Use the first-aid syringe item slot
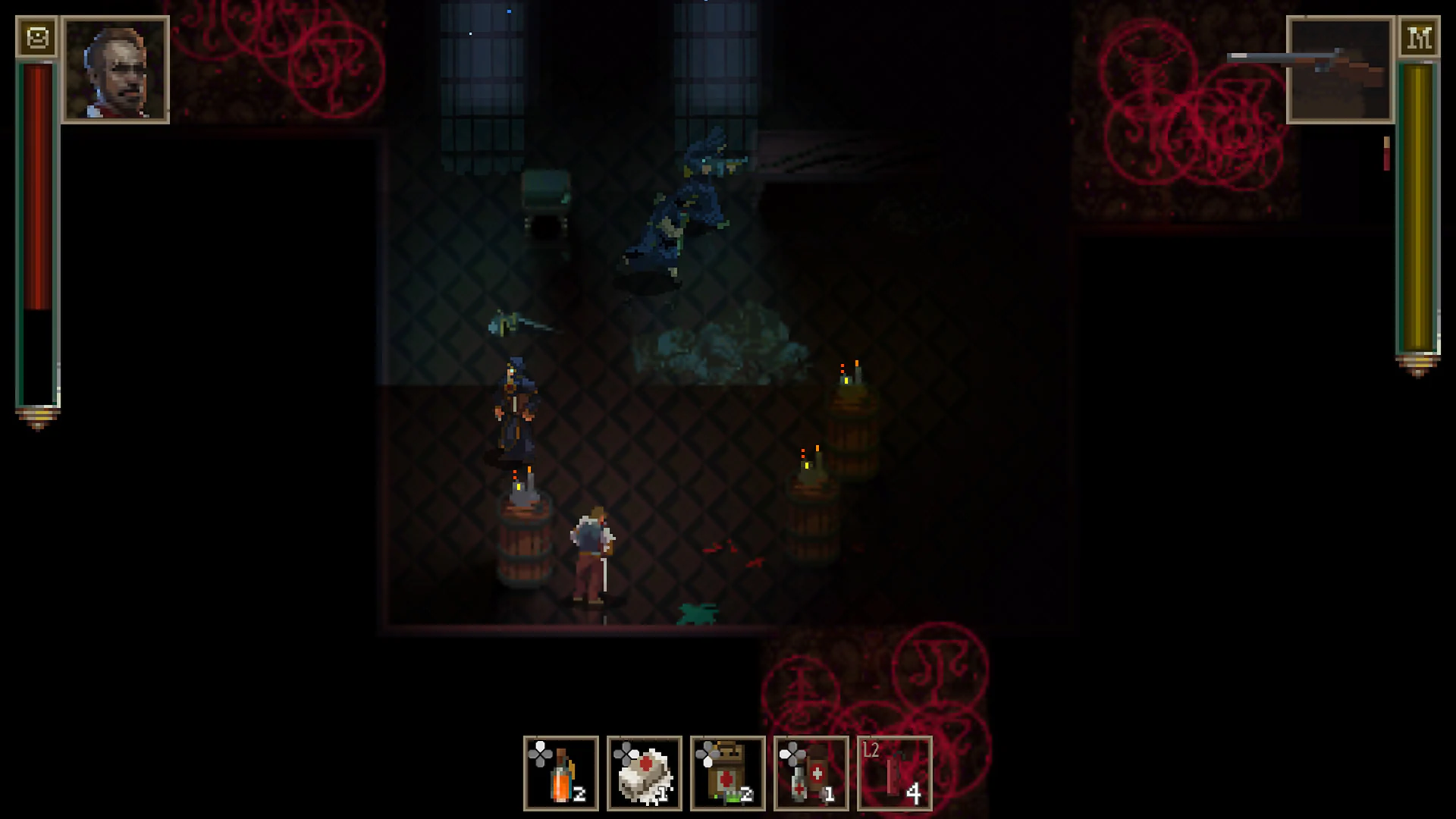This screenshot has height=819, width=1456. [x=811, y=773]
